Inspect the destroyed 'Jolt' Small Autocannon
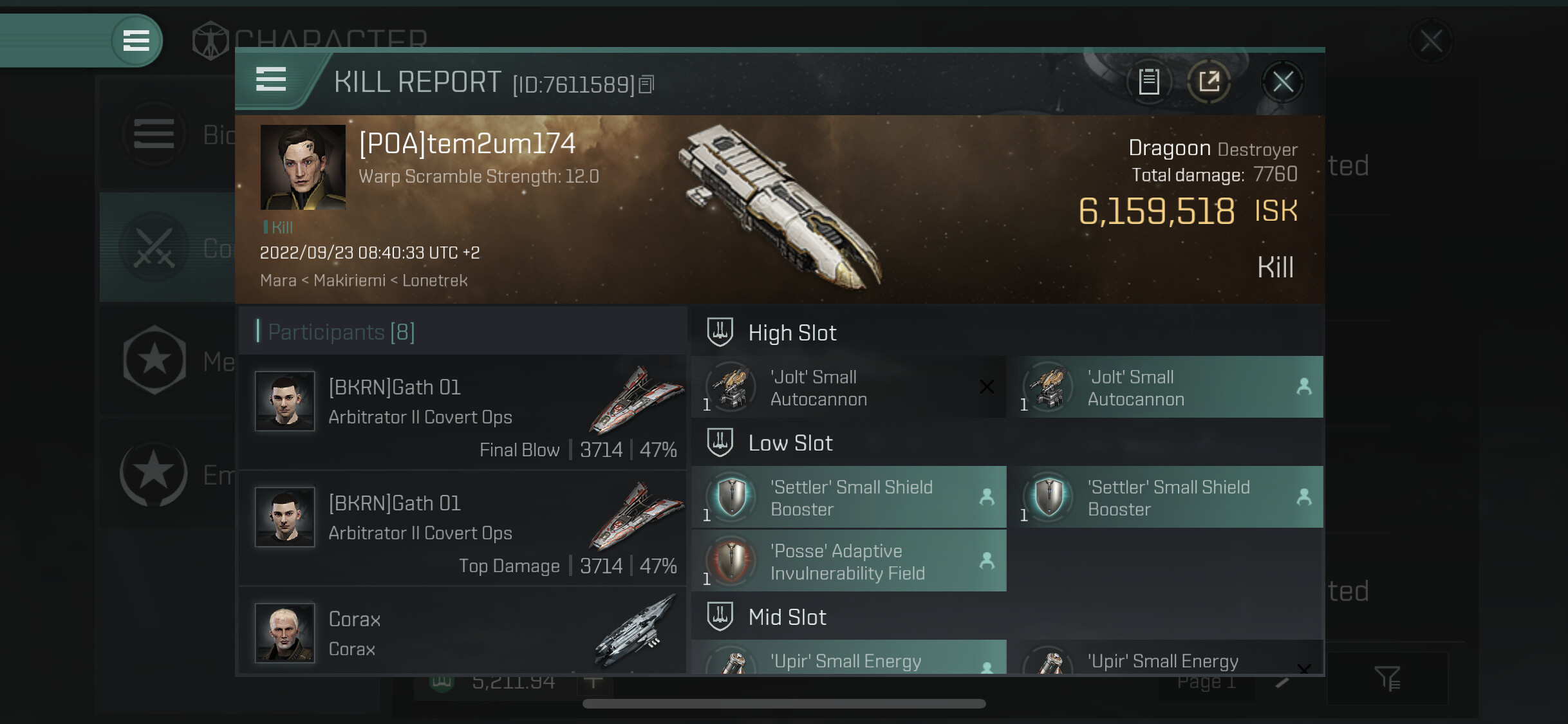This screenshot has width=1568, height=724. [848, 387]
